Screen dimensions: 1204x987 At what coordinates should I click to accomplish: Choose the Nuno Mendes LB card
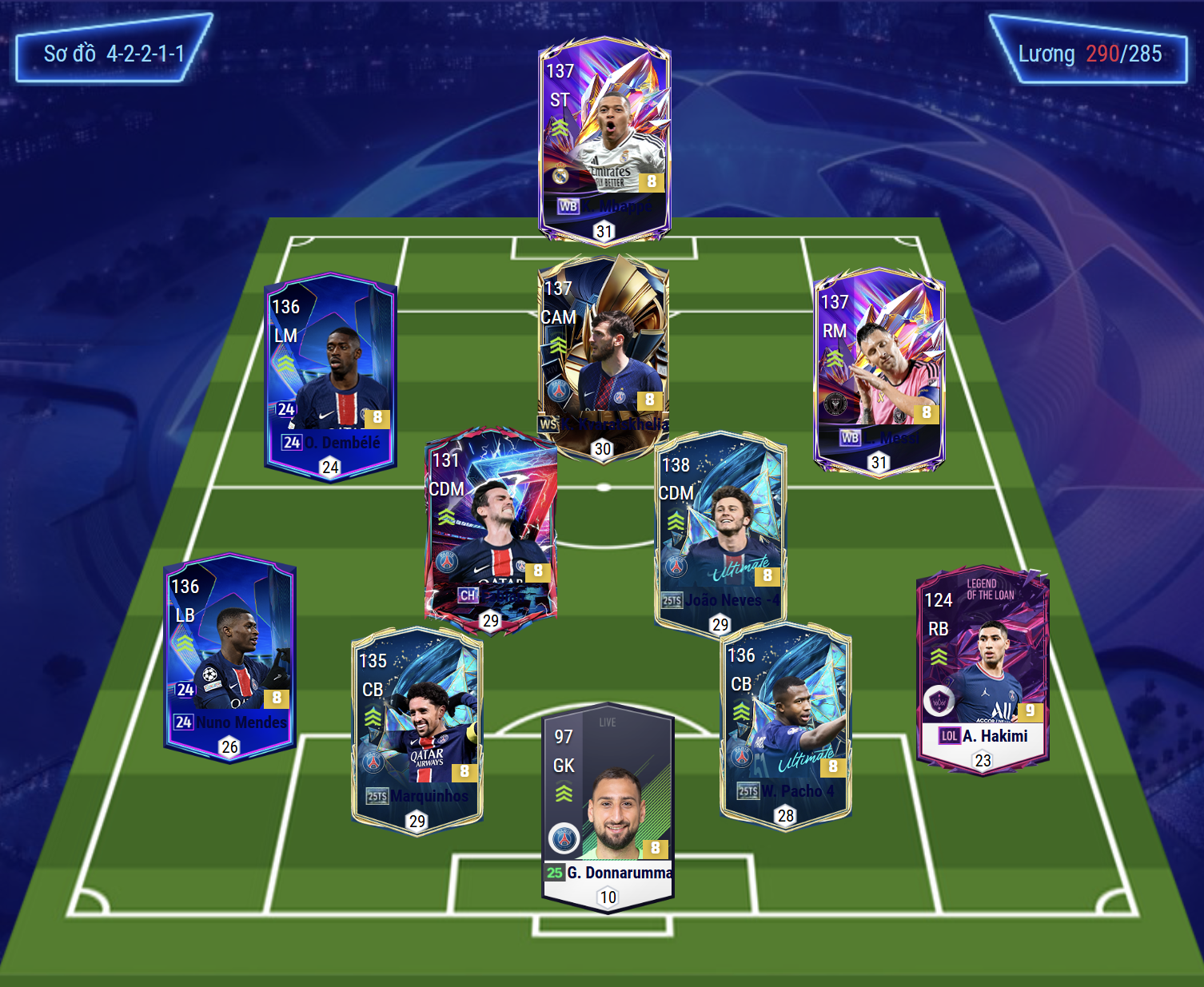[x=229, y=657]
